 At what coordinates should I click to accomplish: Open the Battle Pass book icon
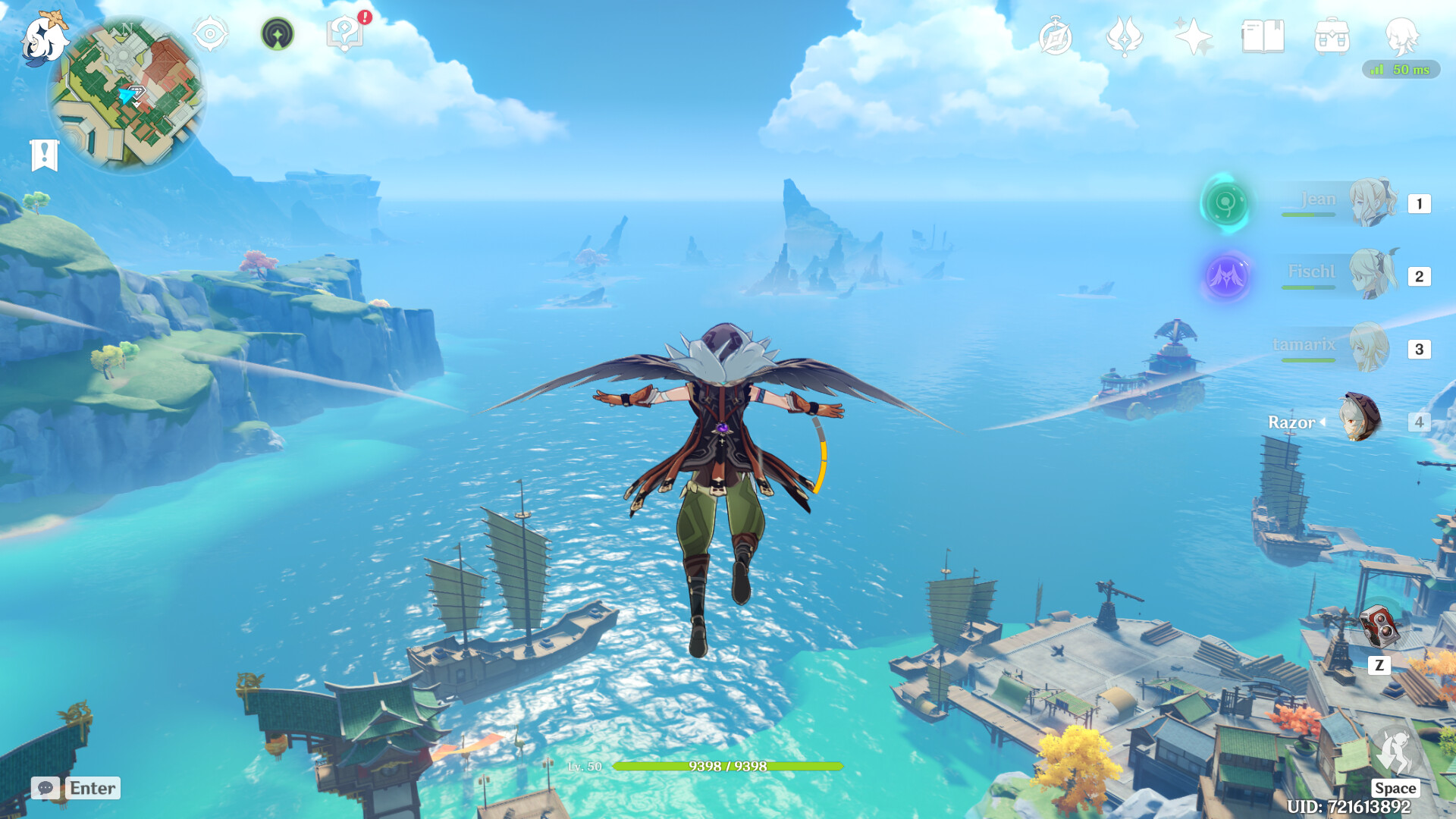pyautogui.click(x=1263, y=36)
